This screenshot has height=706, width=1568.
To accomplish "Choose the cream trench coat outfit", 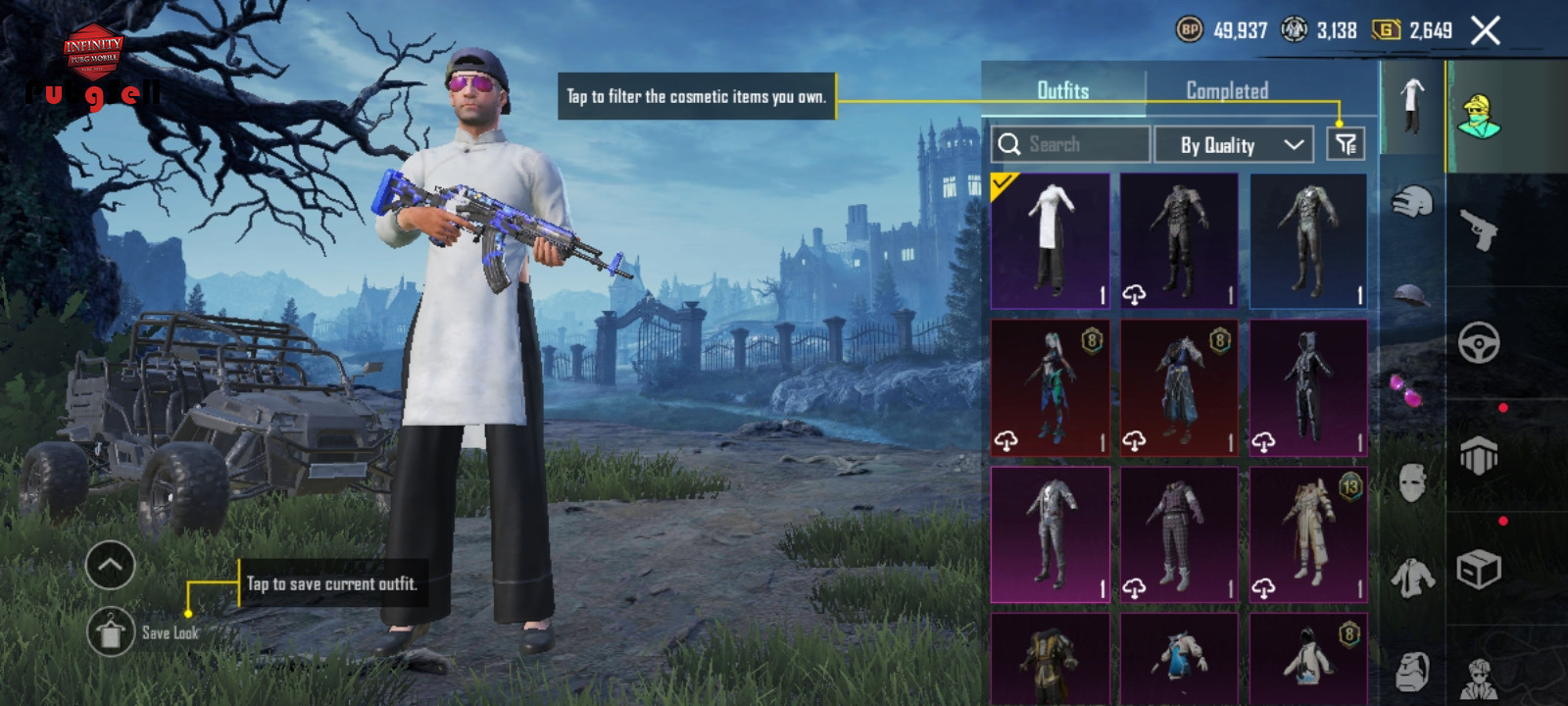I will [1308, 534].
